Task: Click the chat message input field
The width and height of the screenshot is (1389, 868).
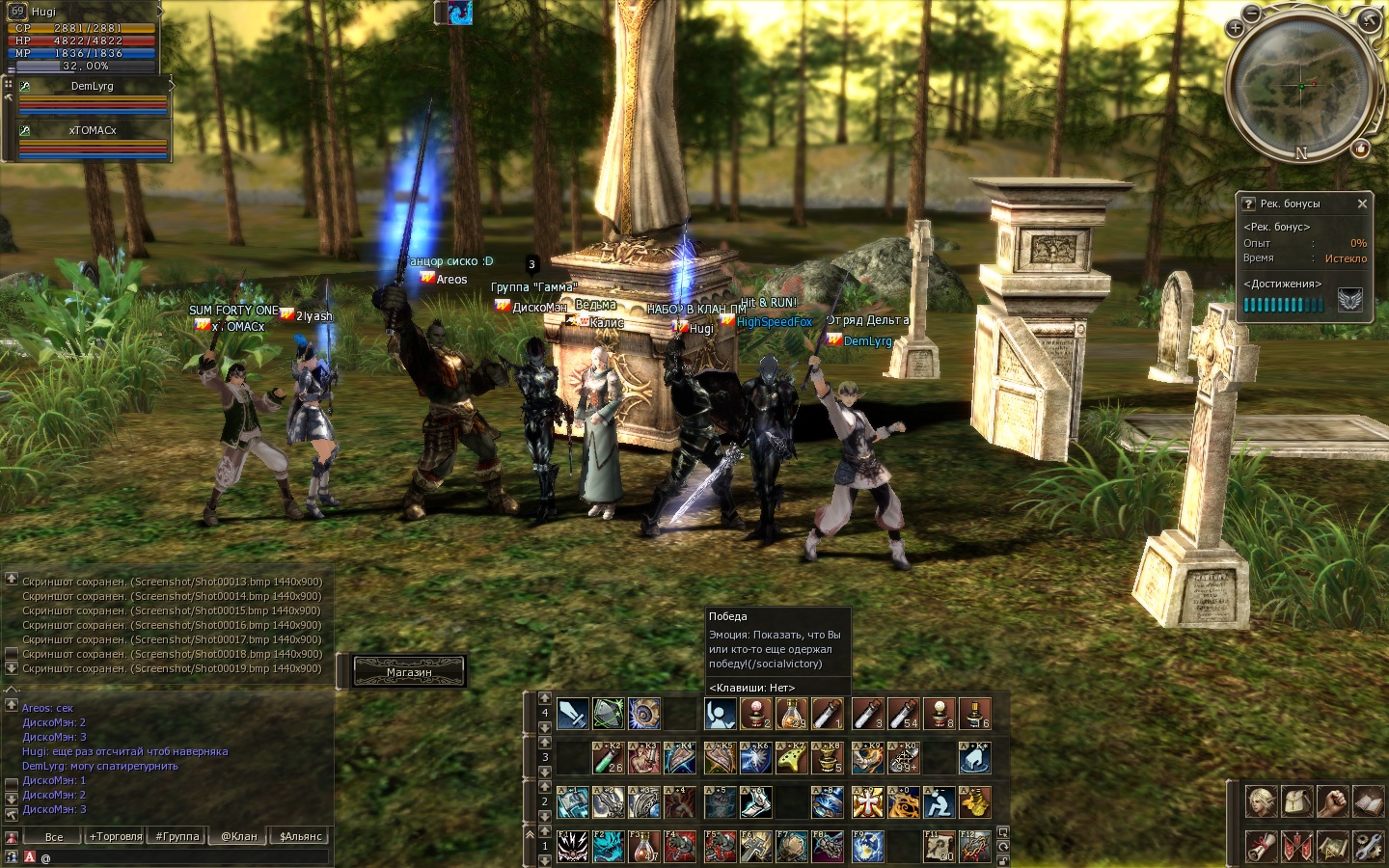Action: (x=183, y=856)
